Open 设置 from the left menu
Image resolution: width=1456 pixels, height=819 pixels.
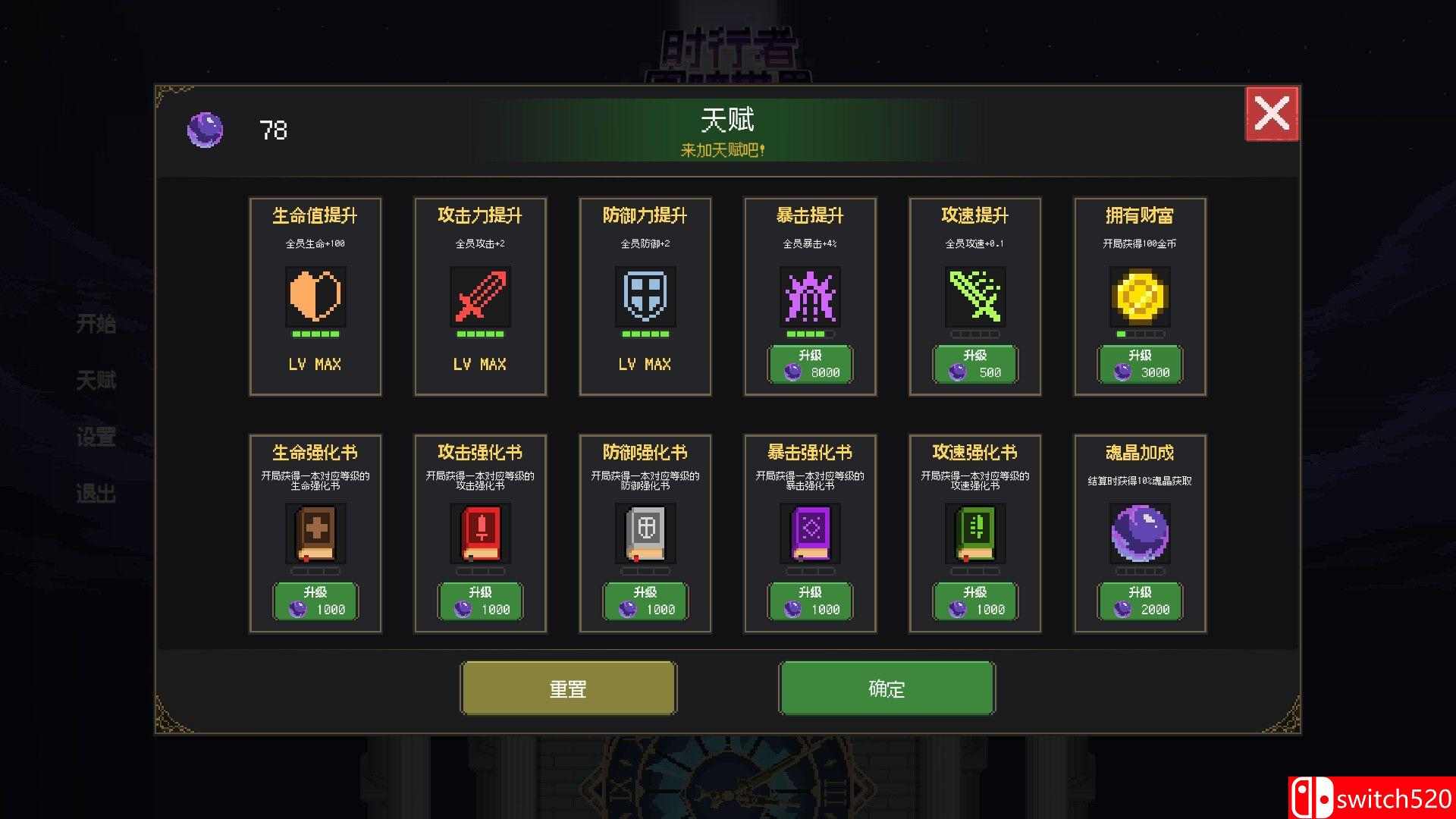point(97,438)
